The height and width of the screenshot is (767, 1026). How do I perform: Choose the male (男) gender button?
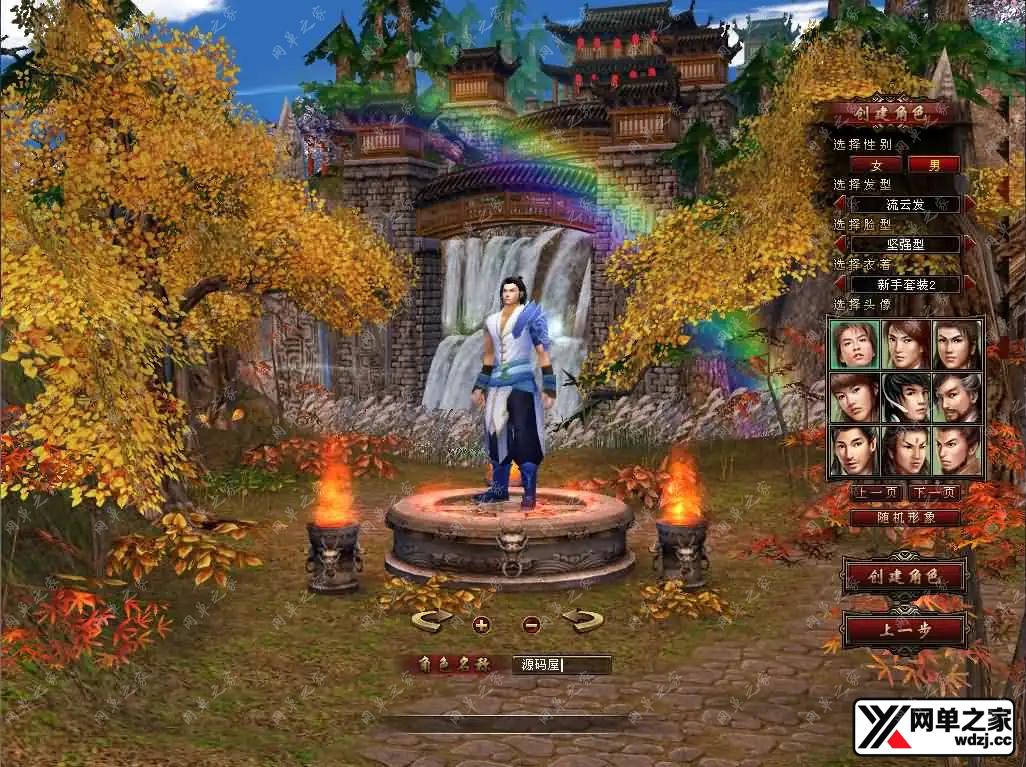(933, 164)
